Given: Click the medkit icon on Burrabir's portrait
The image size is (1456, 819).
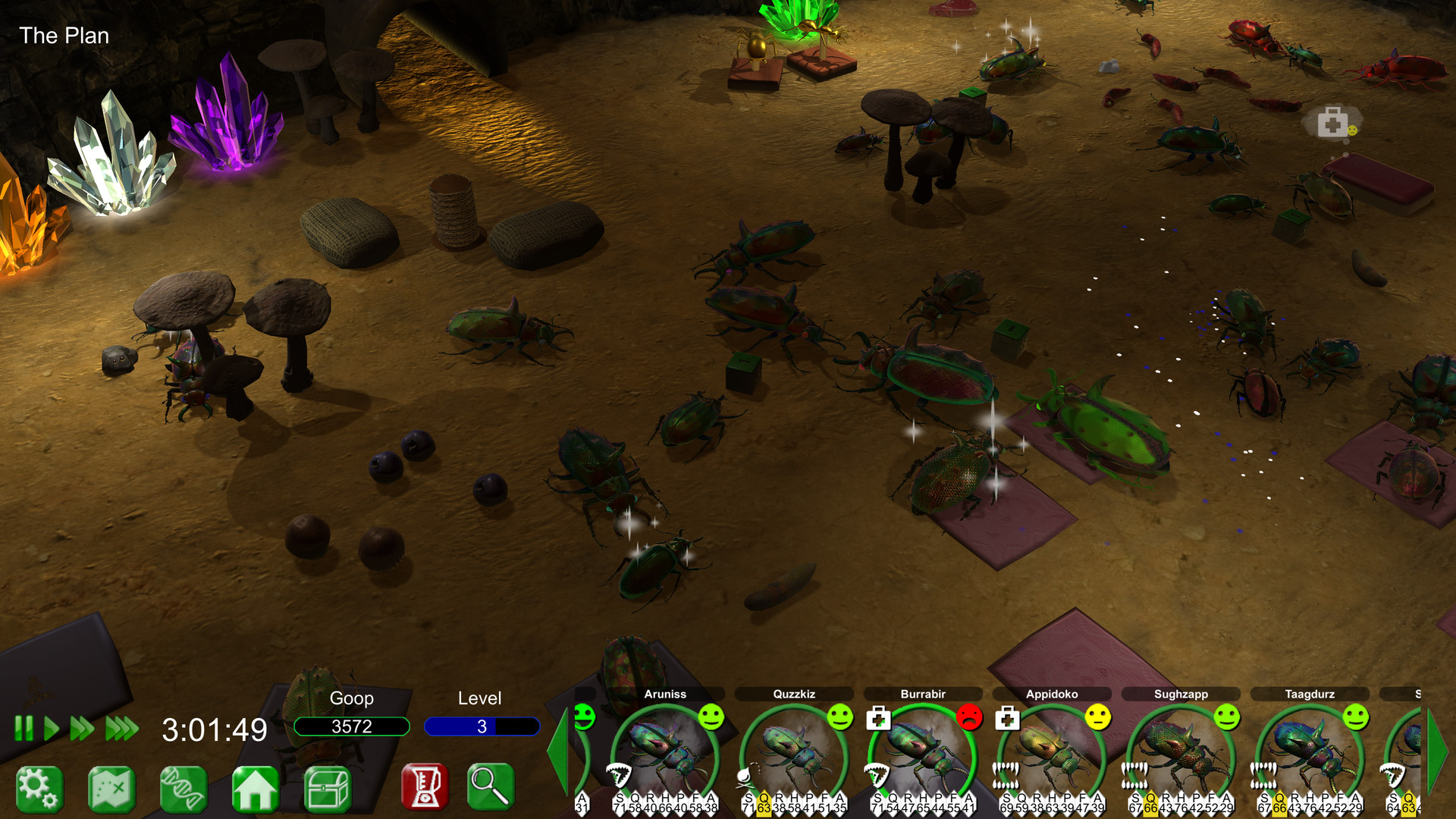Looking at the screenshot, I should (877, 717).
